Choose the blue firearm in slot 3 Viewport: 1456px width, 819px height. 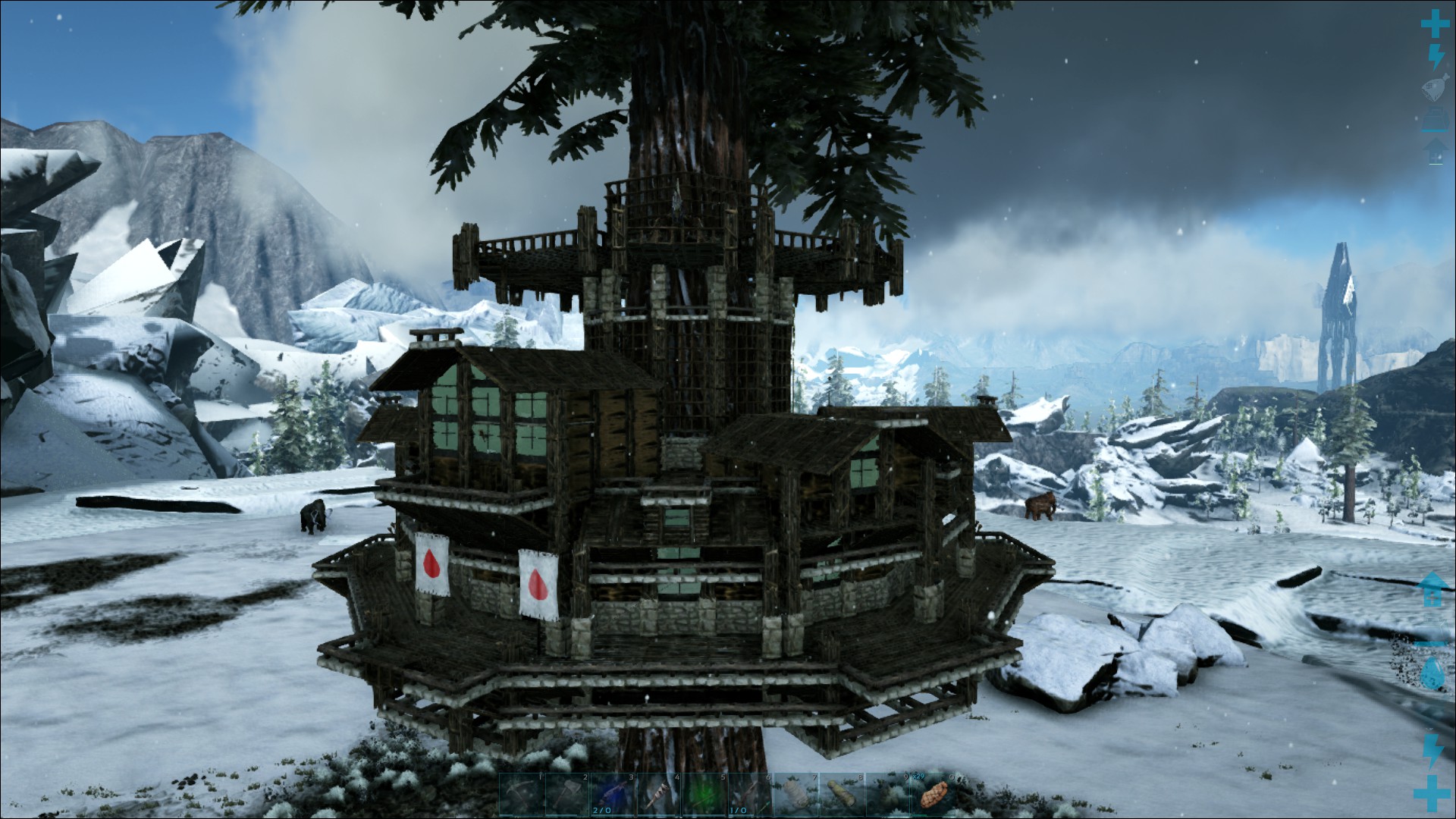point(613,794)
